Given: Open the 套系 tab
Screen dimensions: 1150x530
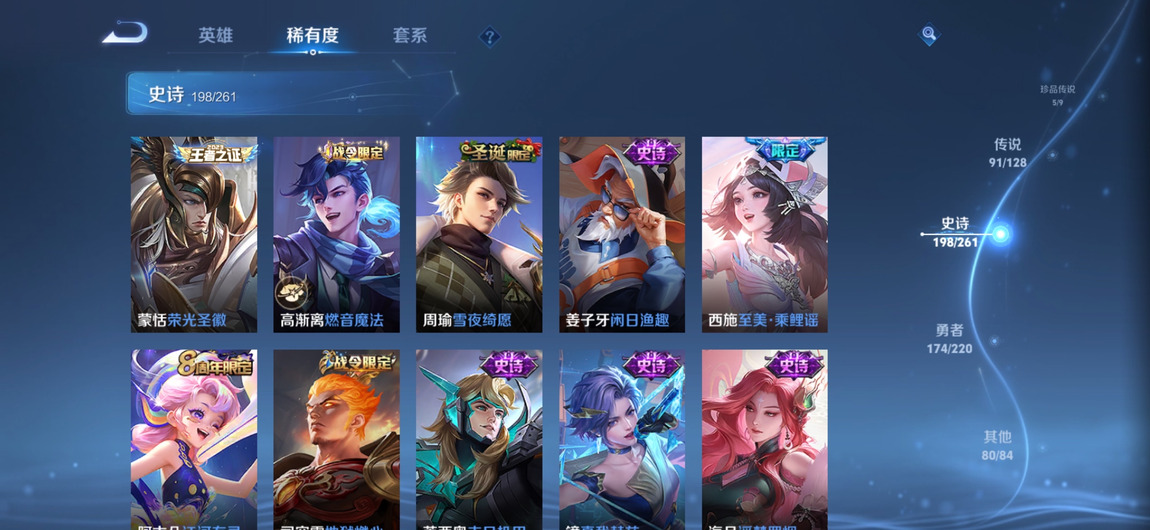Looking at the screenshot, I should 410,35.
